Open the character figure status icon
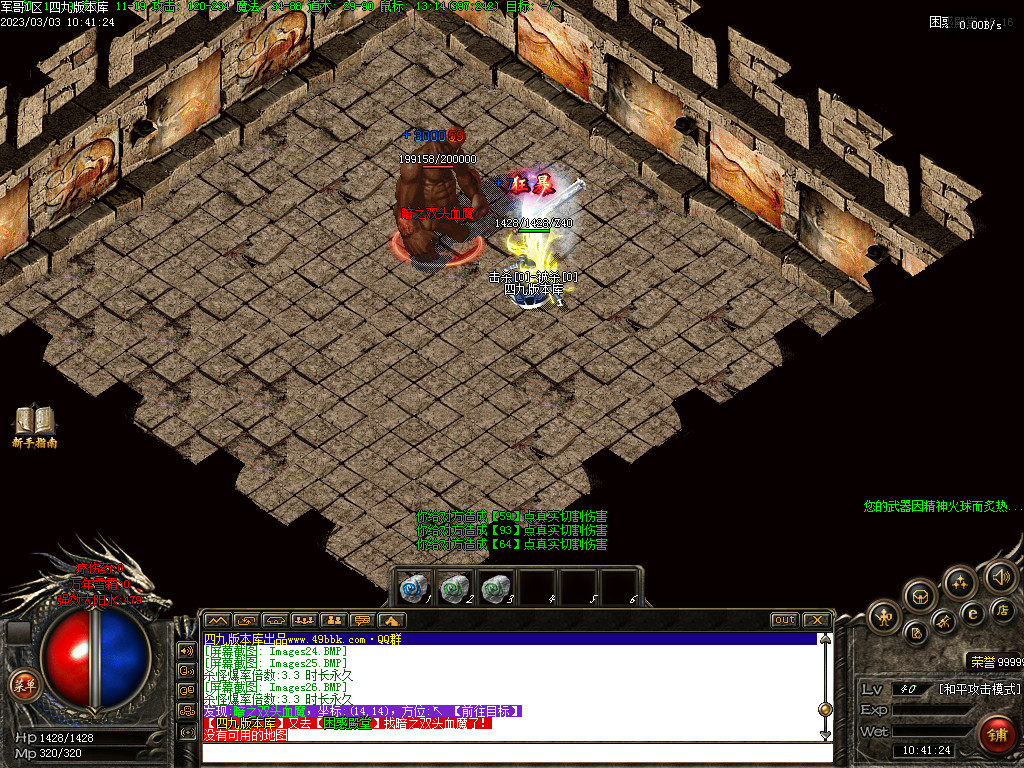 coord(885,616)
